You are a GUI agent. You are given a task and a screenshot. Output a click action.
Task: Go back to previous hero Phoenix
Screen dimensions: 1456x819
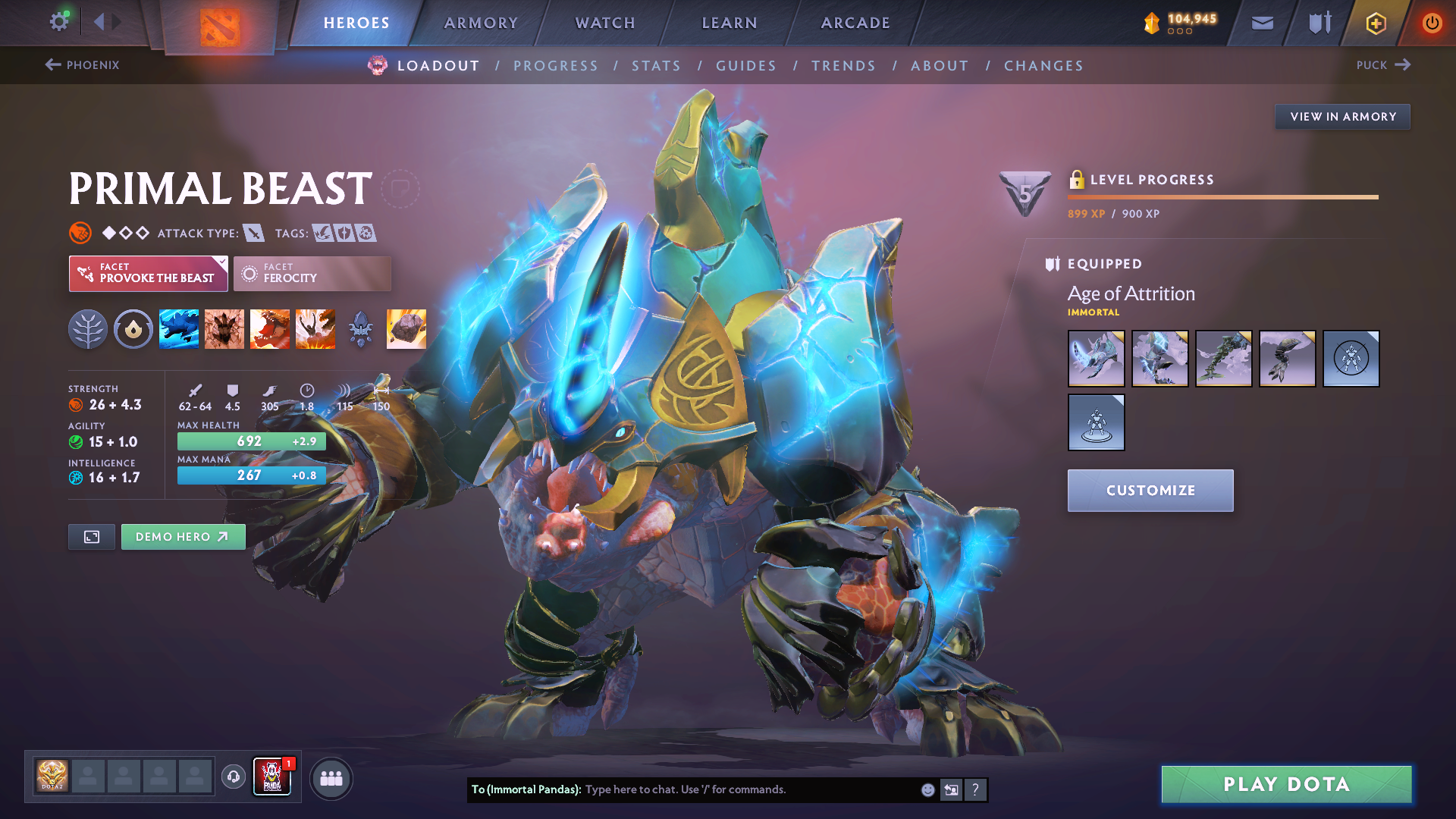[82, 65]
